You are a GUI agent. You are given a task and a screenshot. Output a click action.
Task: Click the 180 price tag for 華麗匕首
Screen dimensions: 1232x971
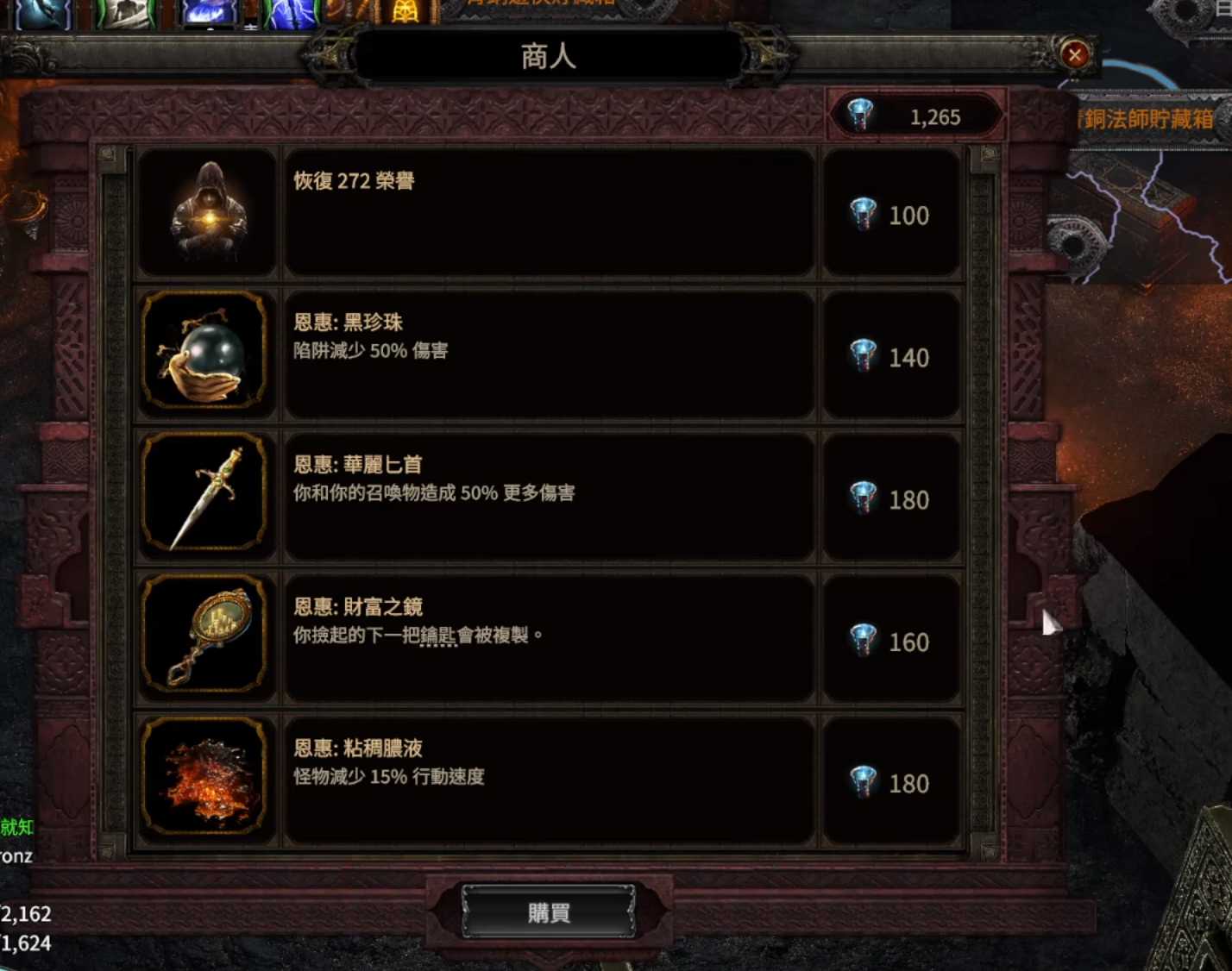(893, 500)
